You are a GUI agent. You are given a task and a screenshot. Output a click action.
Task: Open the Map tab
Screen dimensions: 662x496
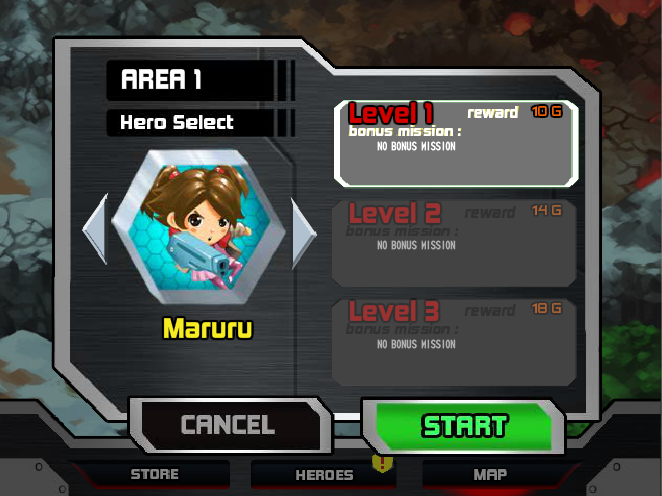point(490,474)
